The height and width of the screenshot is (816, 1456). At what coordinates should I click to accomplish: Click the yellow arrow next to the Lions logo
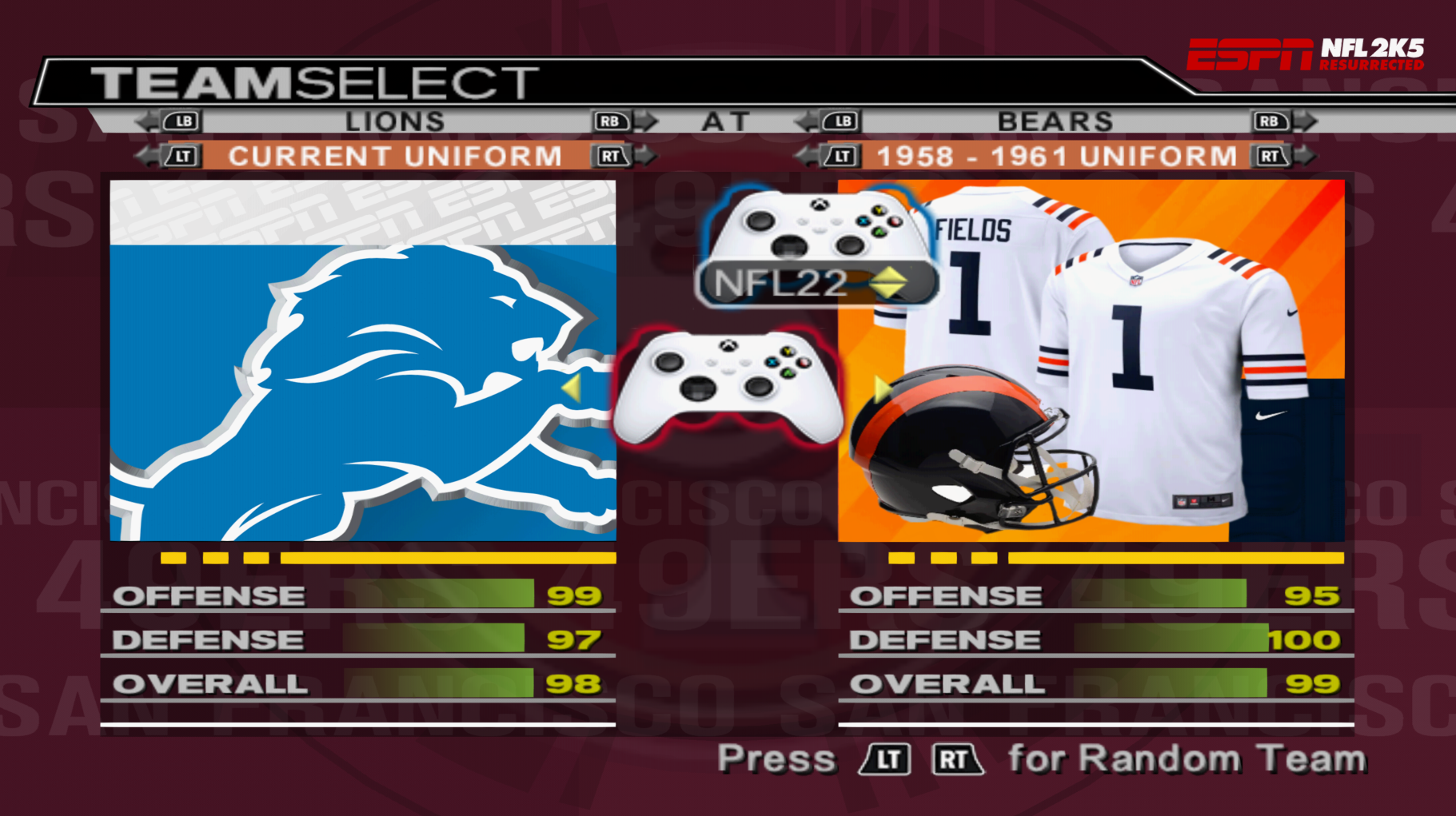[x=572, y=389]
